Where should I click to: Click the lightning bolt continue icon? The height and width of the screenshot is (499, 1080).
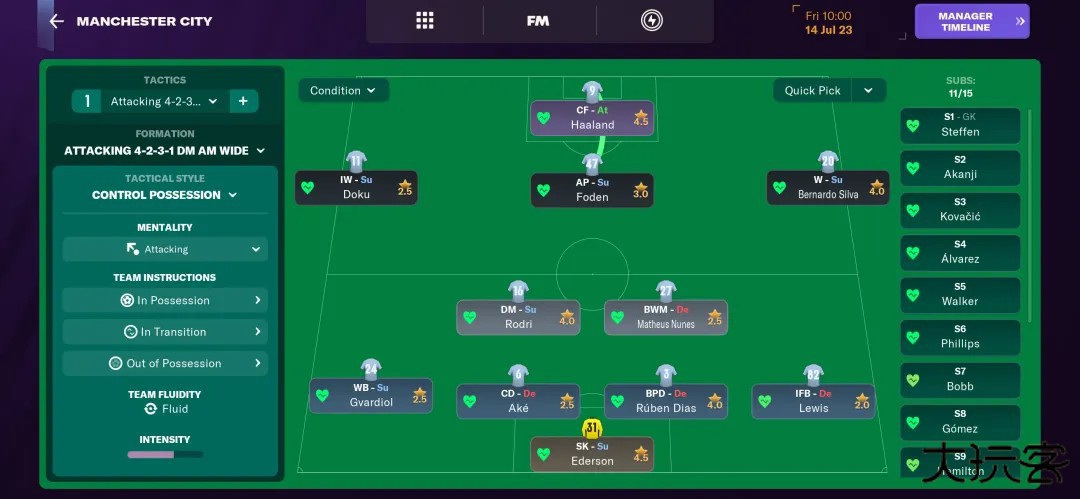point(651,21)
